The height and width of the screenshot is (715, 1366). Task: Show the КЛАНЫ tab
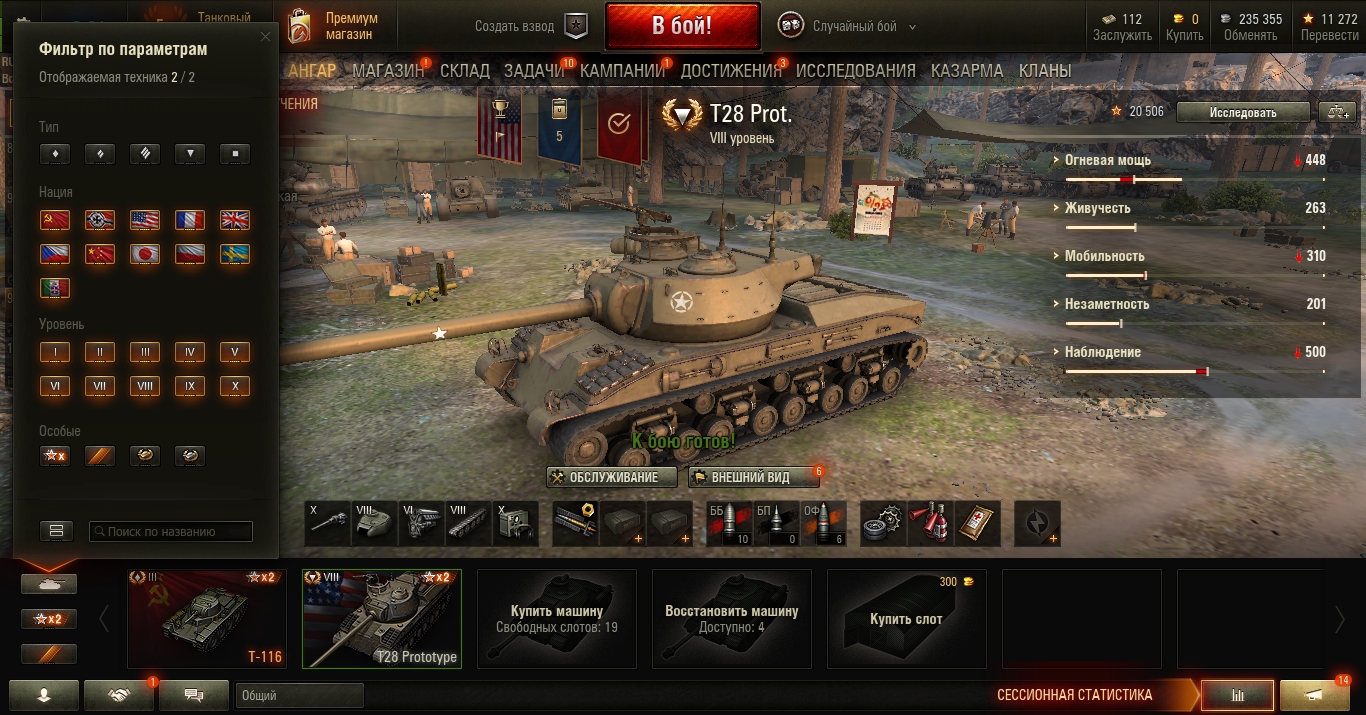(x=1044, y=71)
